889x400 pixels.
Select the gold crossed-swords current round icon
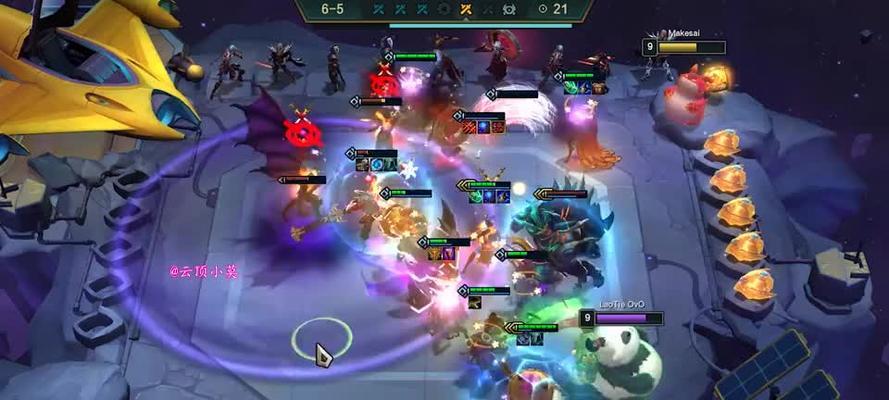(x=465, y=9)
